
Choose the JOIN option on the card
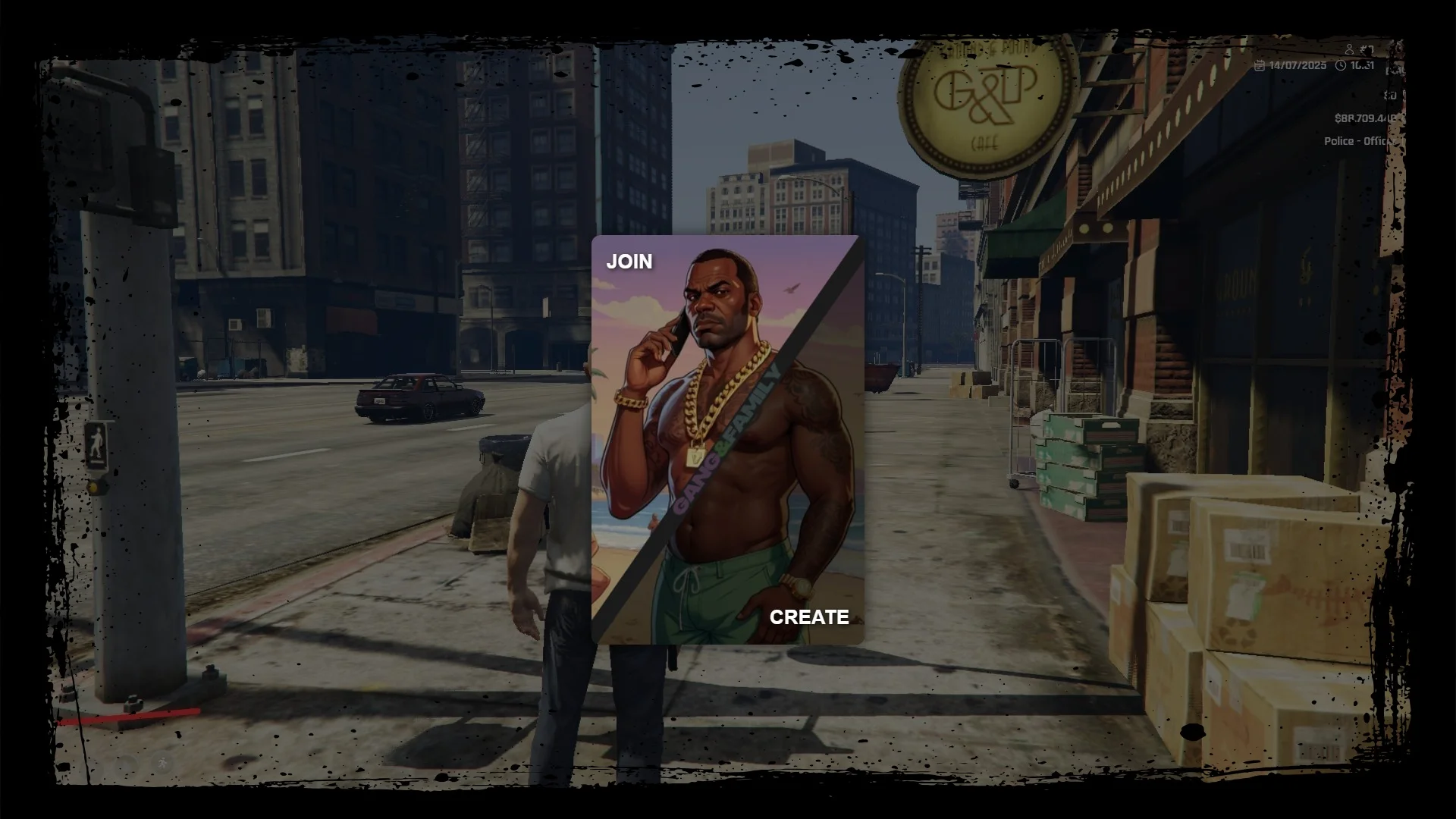tap(629, 262)
